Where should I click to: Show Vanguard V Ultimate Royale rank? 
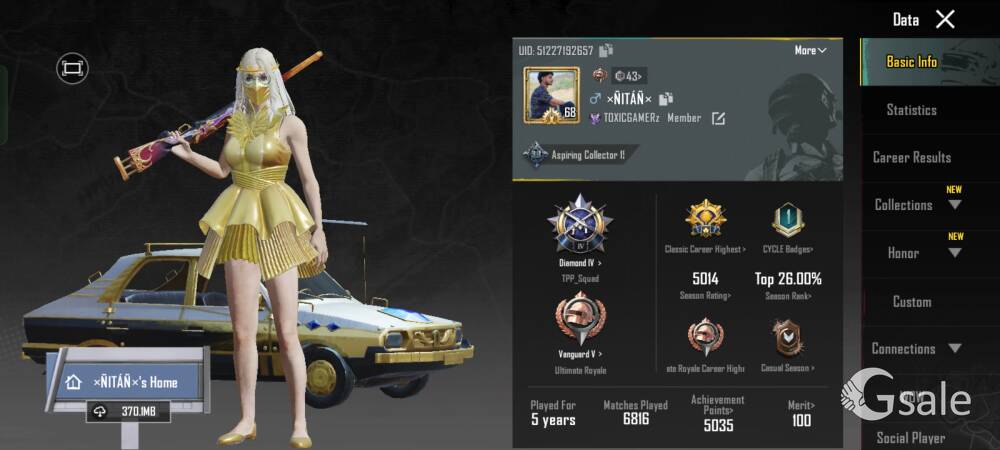point(580,323)
